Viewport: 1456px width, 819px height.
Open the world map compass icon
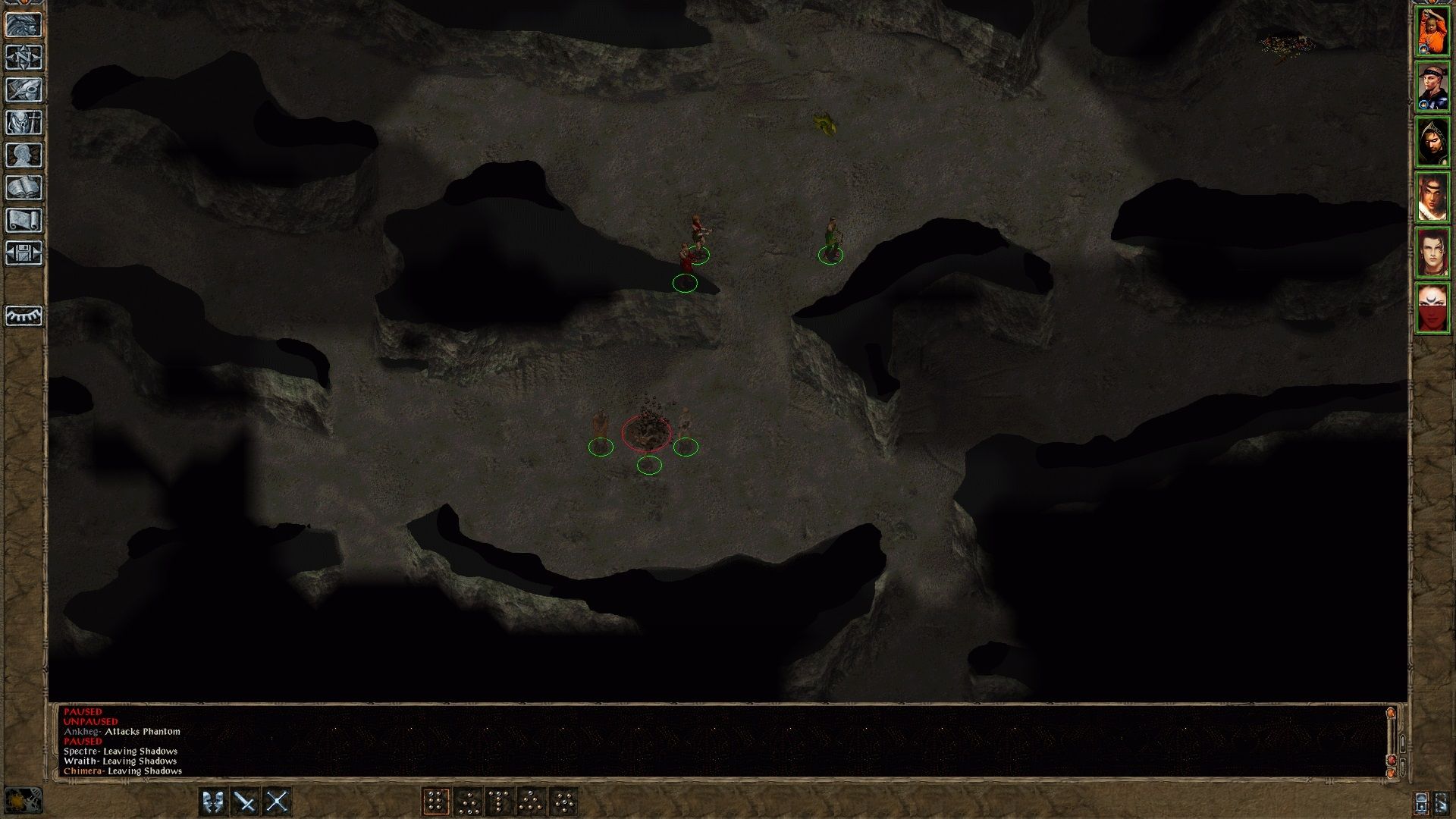click(25, 58)
